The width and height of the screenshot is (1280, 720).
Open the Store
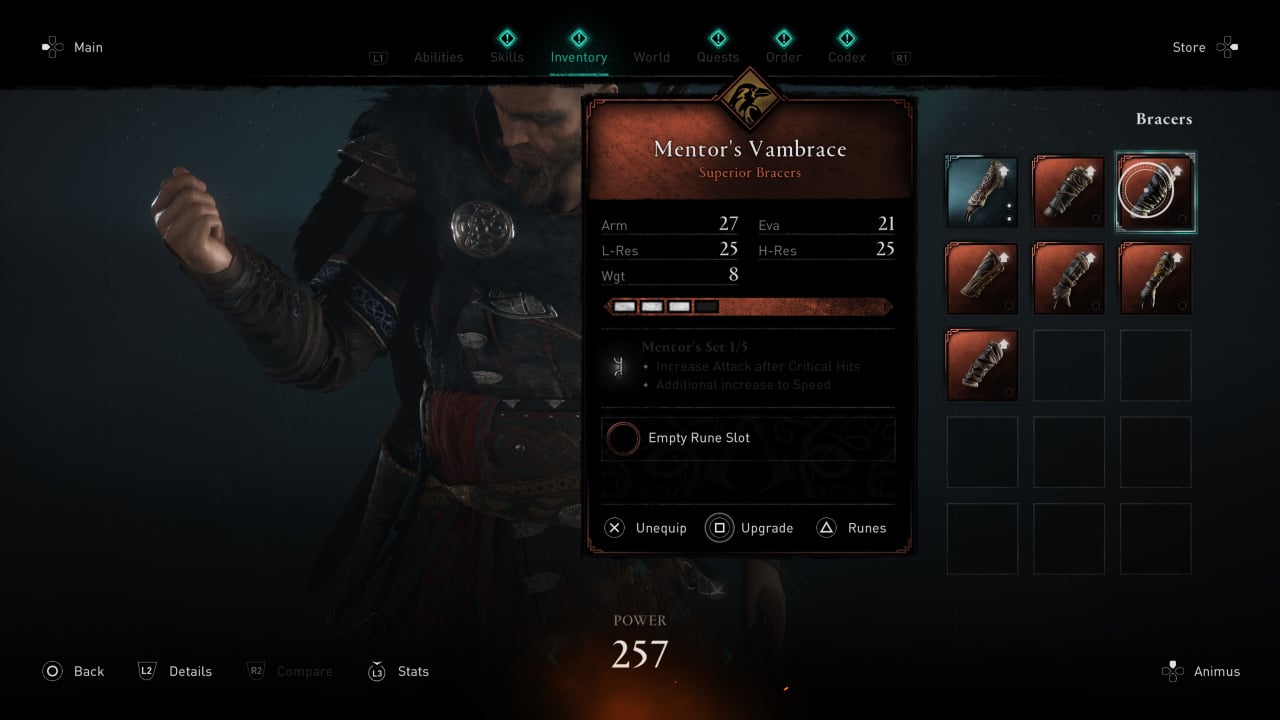tap(1204, 47)
